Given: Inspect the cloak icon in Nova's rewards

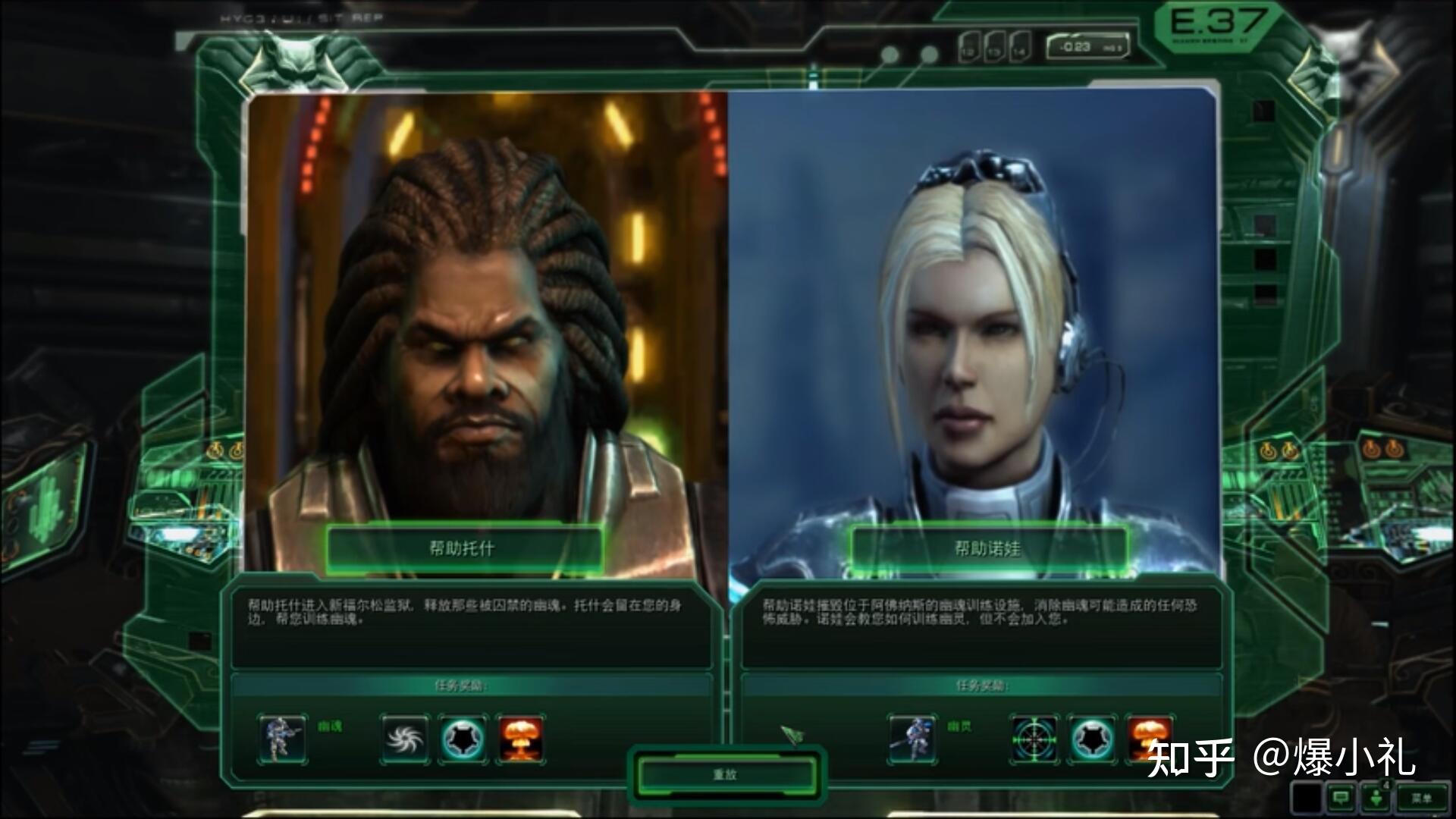Looking at the screenshot, I should (1092, 738).
